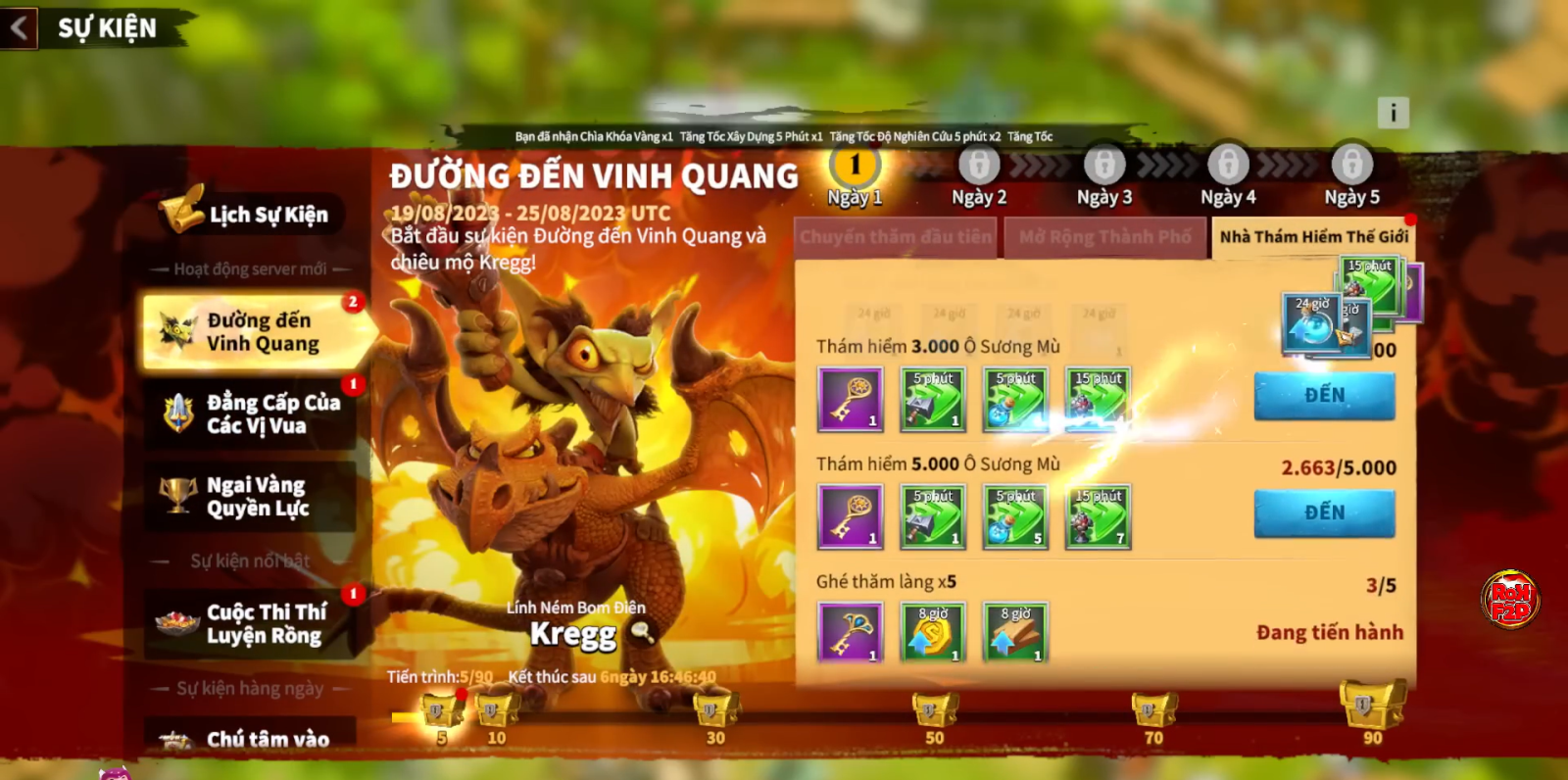This screenshot has height=780, width=1568.
Task: Select the Nhà Thám Hiểm Thế Giới tab
Action: 1313,237
